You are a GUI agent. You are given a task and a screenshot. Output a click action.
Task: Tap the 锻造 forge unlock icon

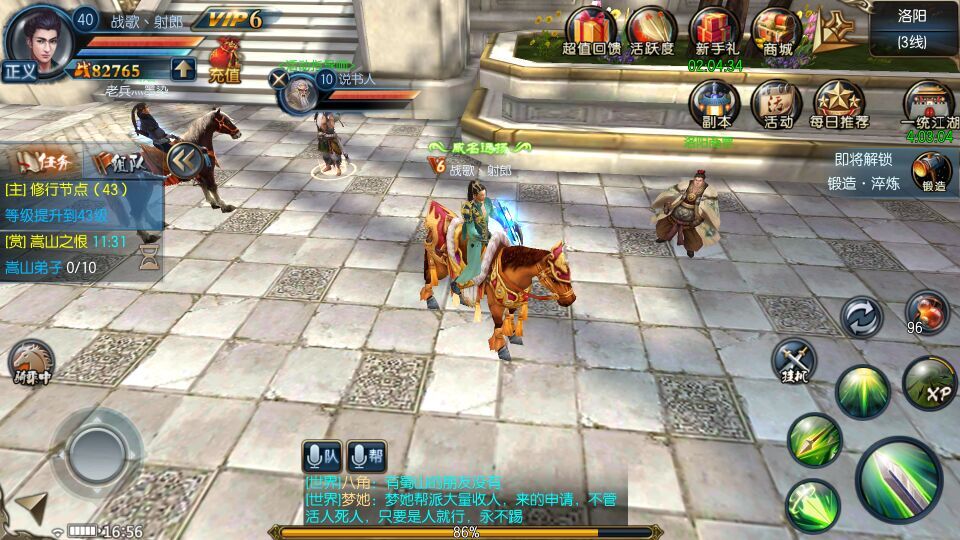931,171
